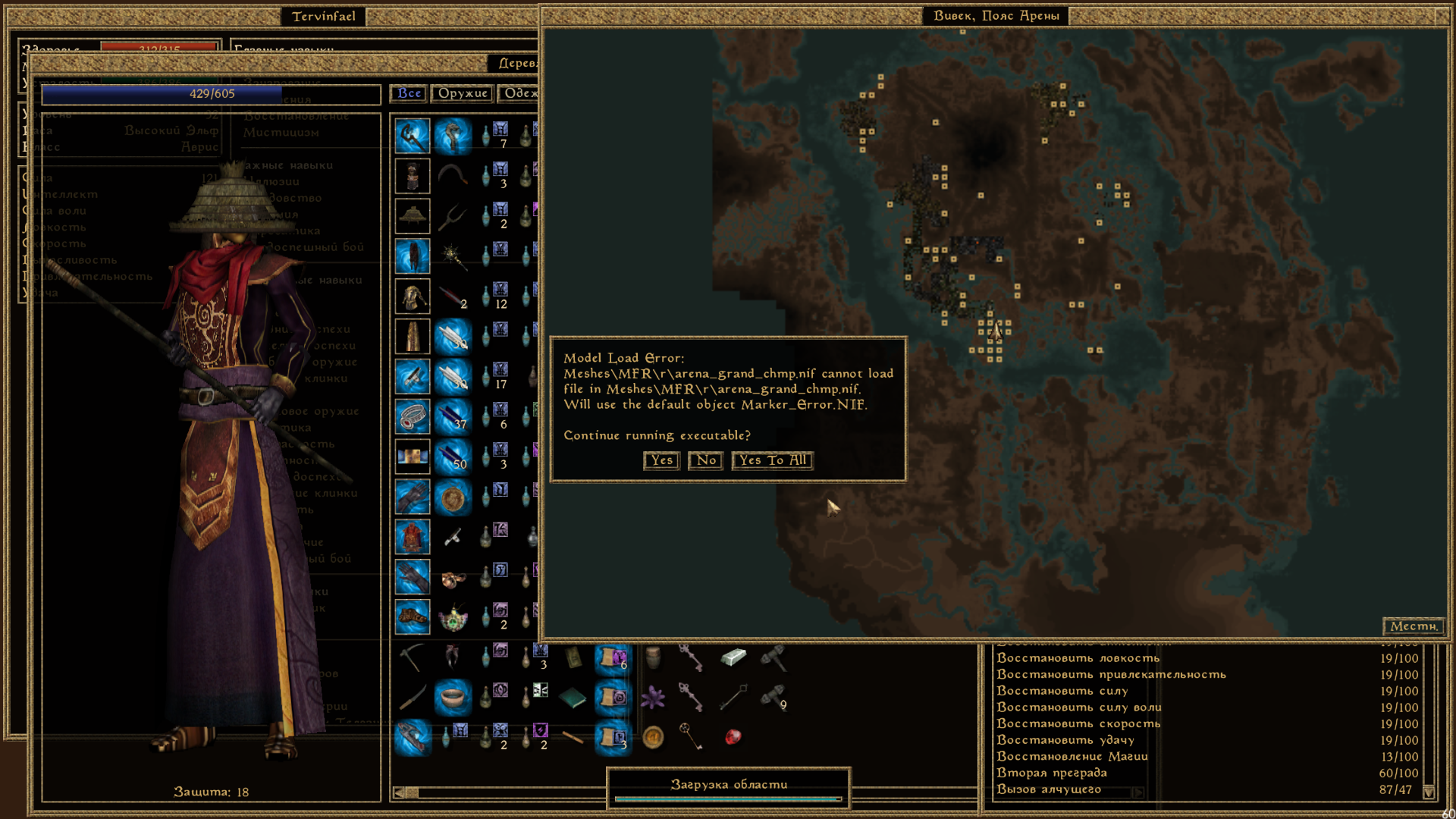Show all items with the Все tab
Image resolution: width=1456 pixels, height=819 pixels.
(x=409, y=93)
